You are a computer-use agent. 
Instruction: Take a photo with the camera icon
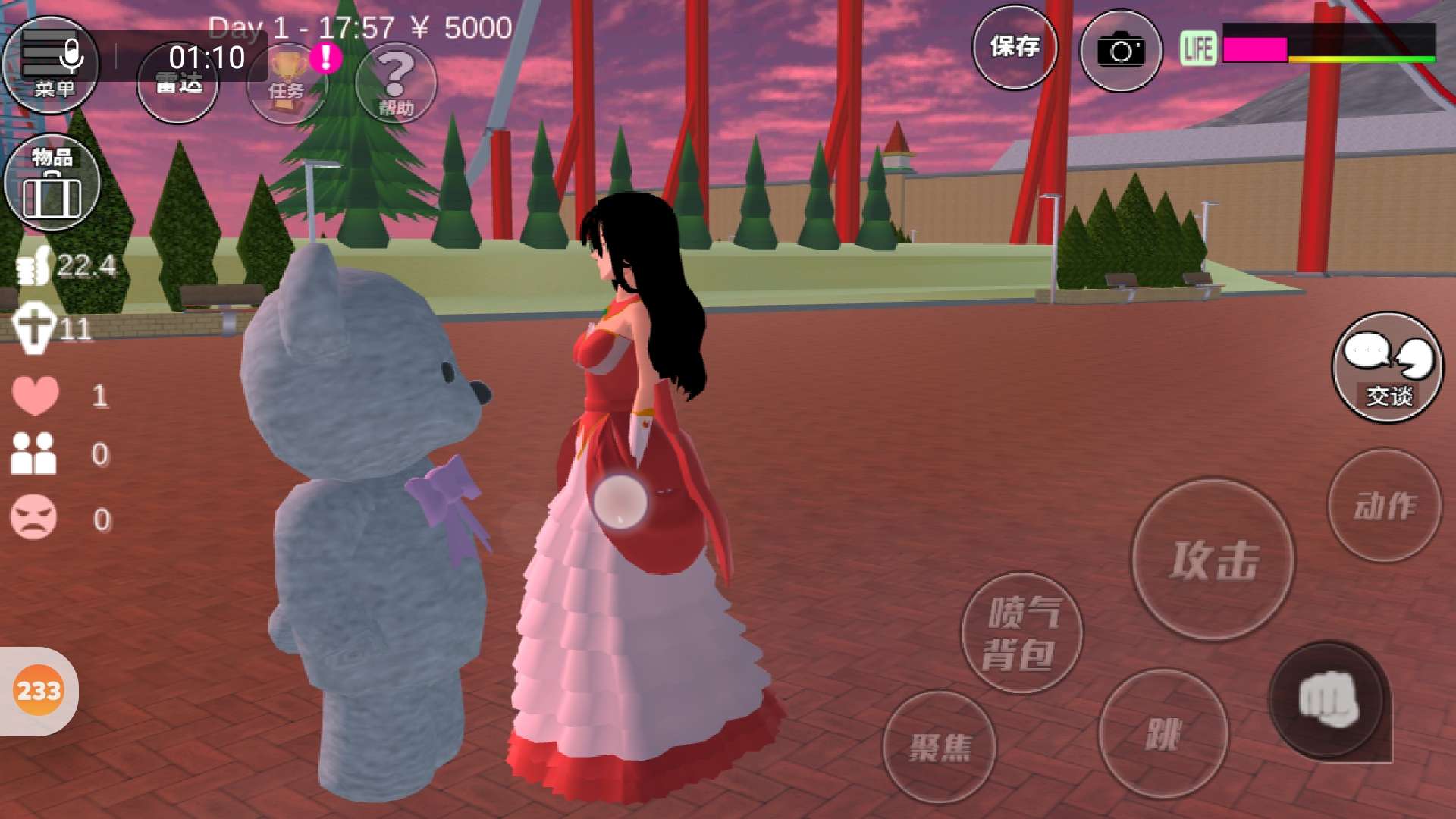pos(1120,51)
